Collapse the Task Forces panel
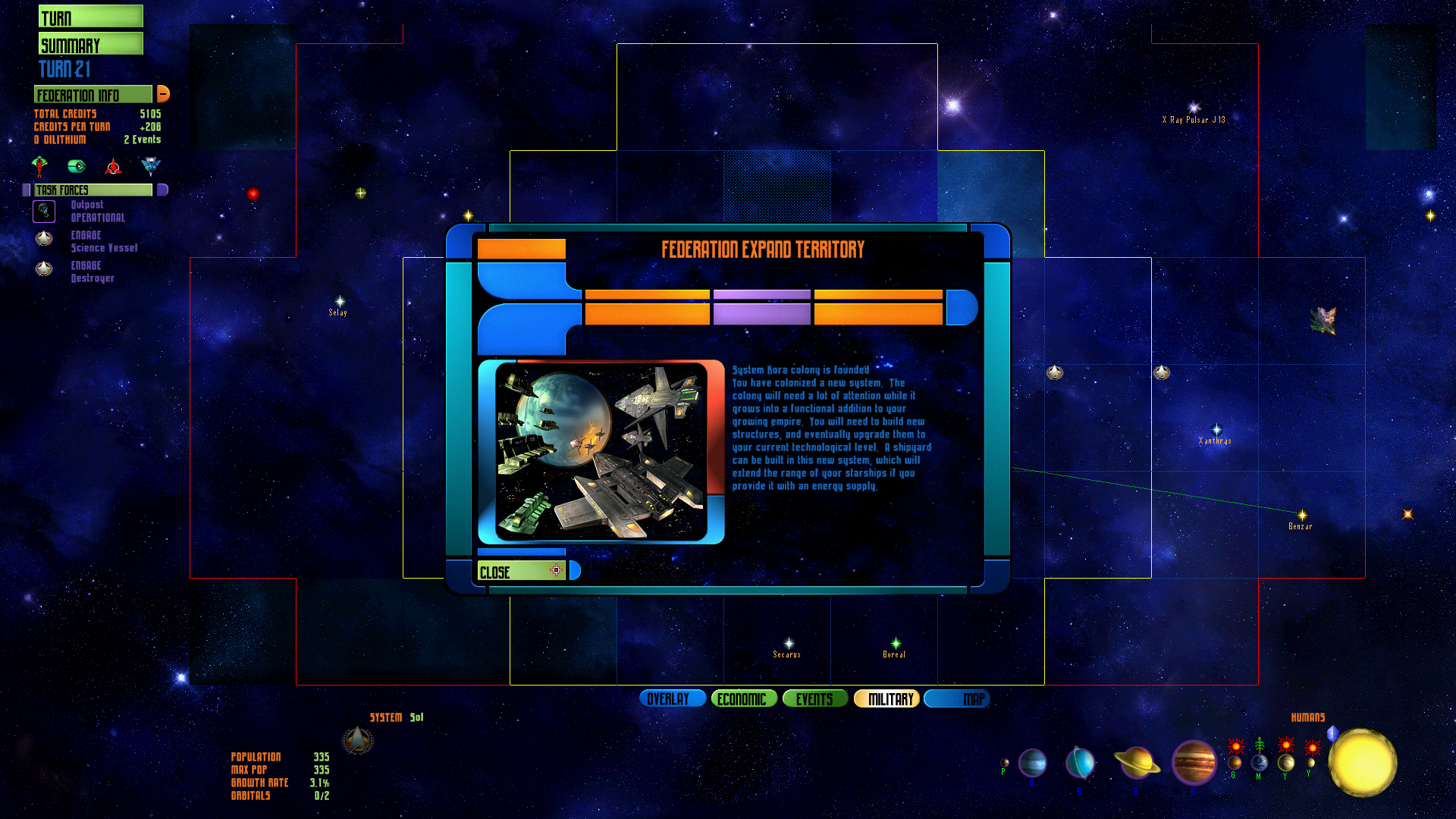 [162, 190]
